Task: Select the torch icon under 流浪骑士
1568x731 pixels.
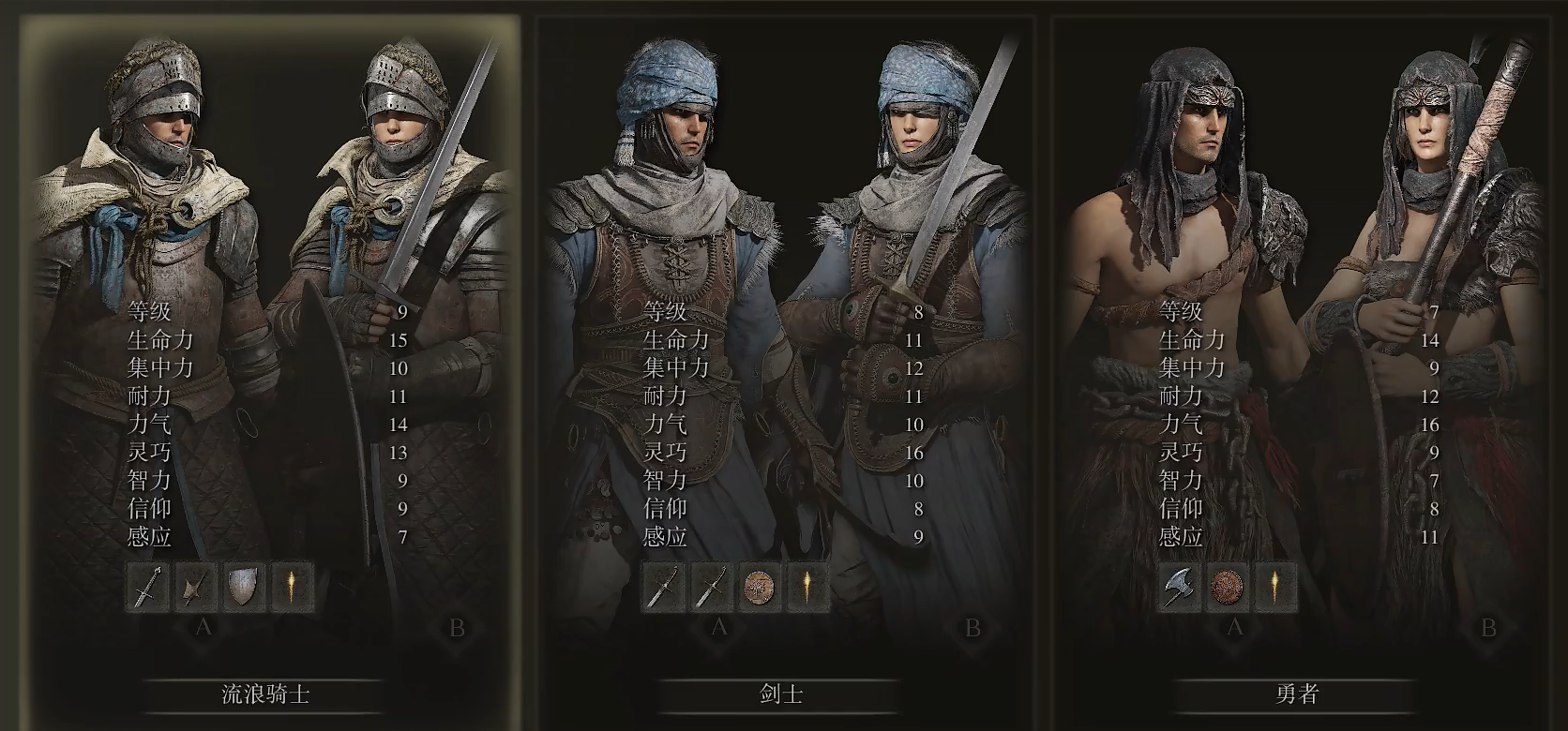Action: pos(292,588)
